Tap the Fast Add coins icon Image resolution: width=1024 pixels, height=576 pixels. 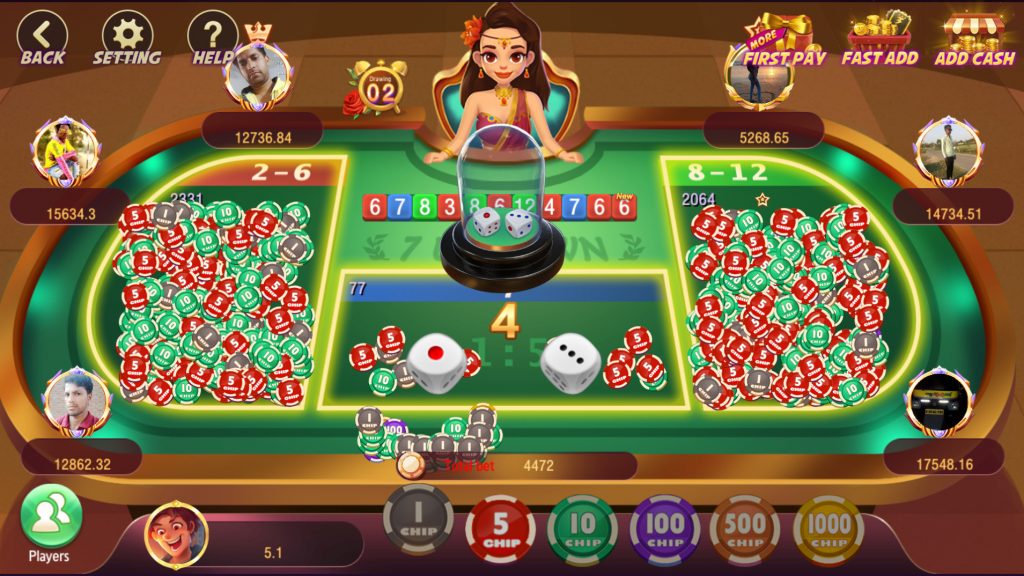point(880,40)
